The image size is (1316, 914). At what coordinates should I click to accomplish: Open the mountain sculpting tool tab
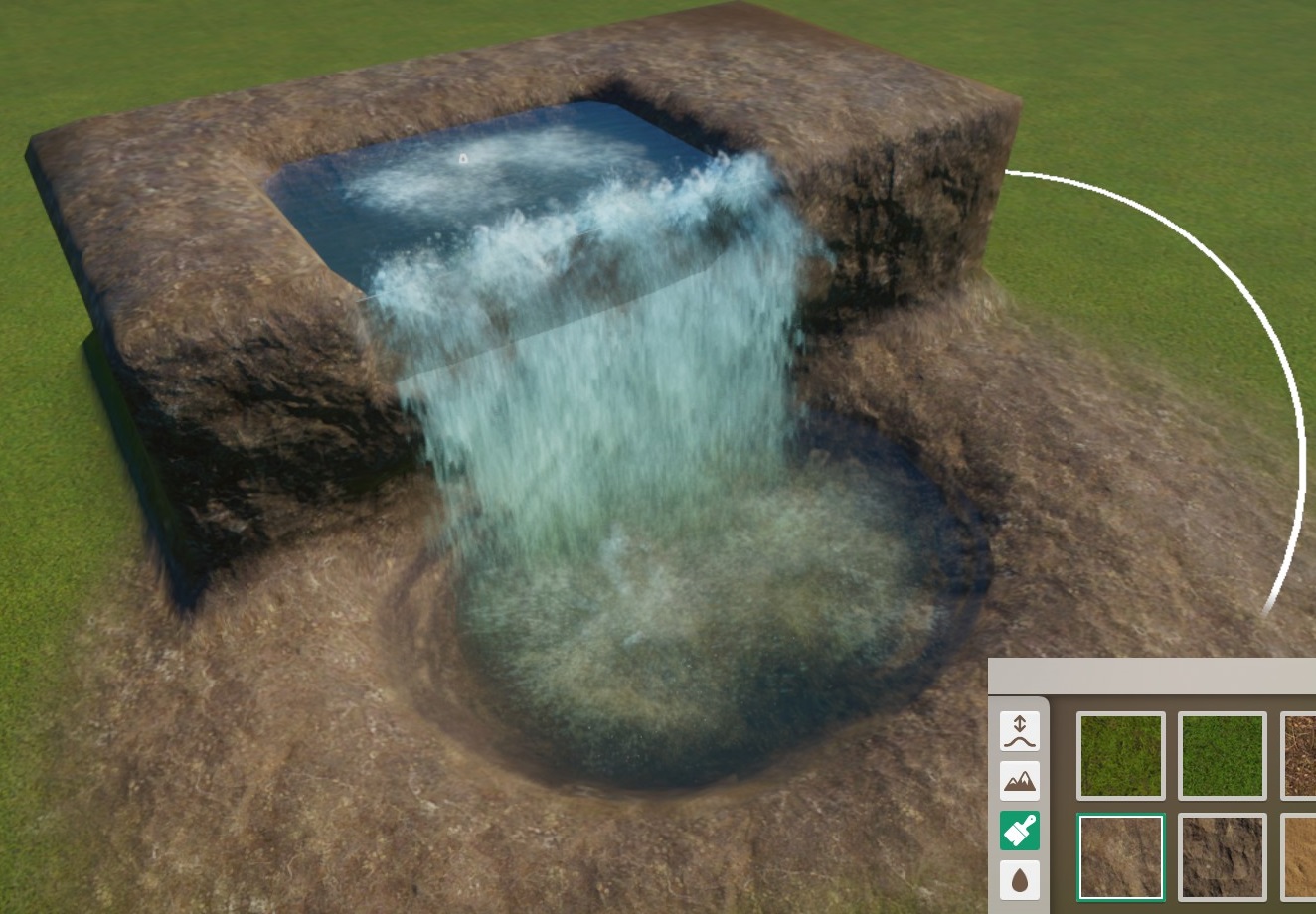[x=1019, y=781]
